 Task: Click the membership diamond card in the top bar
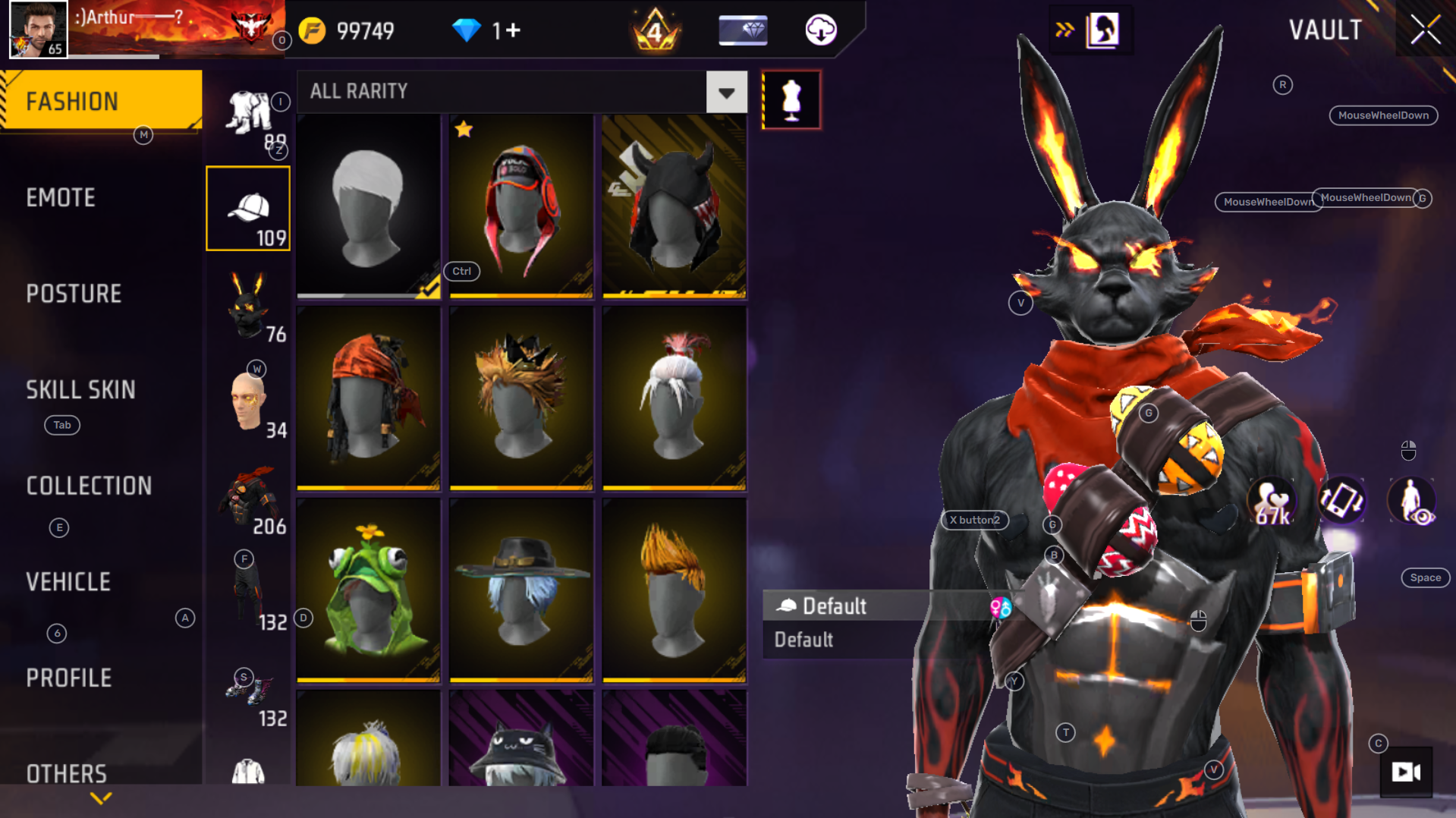click(742, 31)
